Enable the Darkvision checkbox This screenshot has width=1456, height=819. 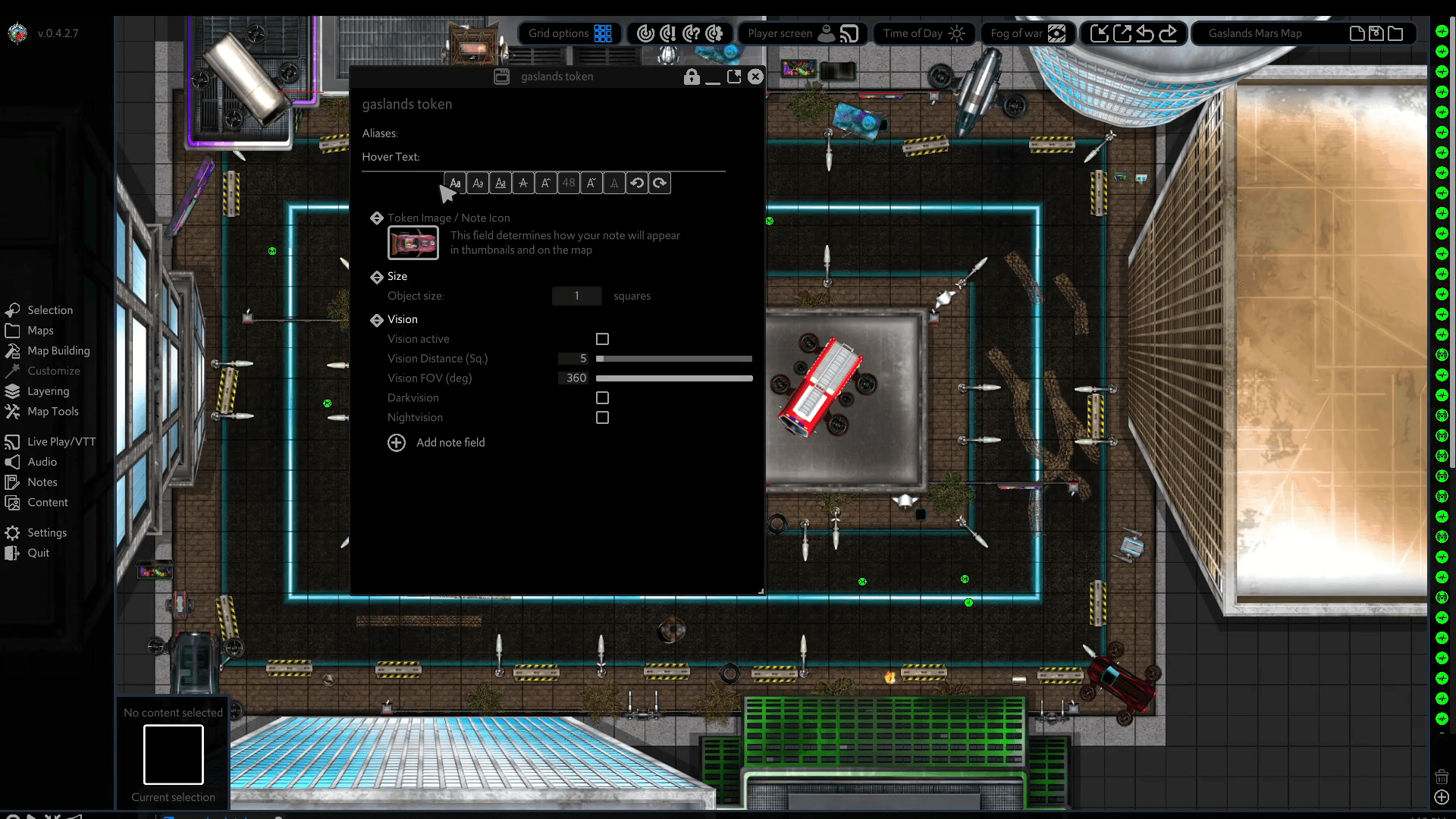(602, 398)
